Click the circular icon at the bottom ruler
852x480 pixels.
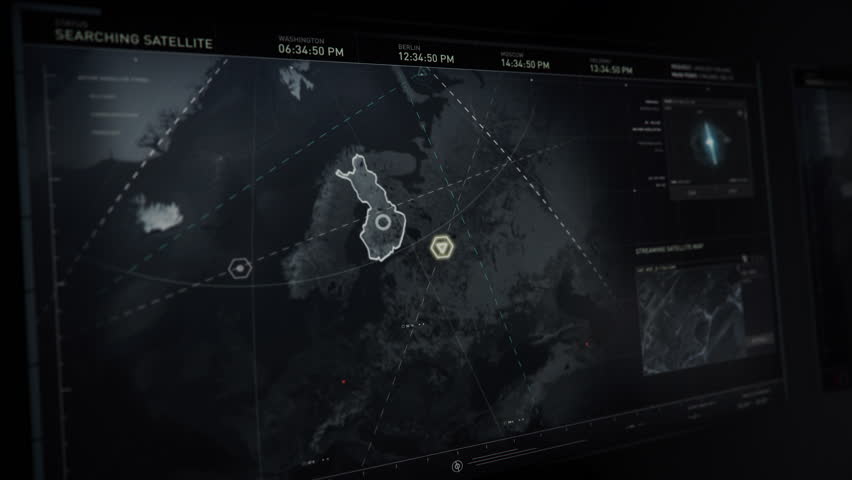458,466
